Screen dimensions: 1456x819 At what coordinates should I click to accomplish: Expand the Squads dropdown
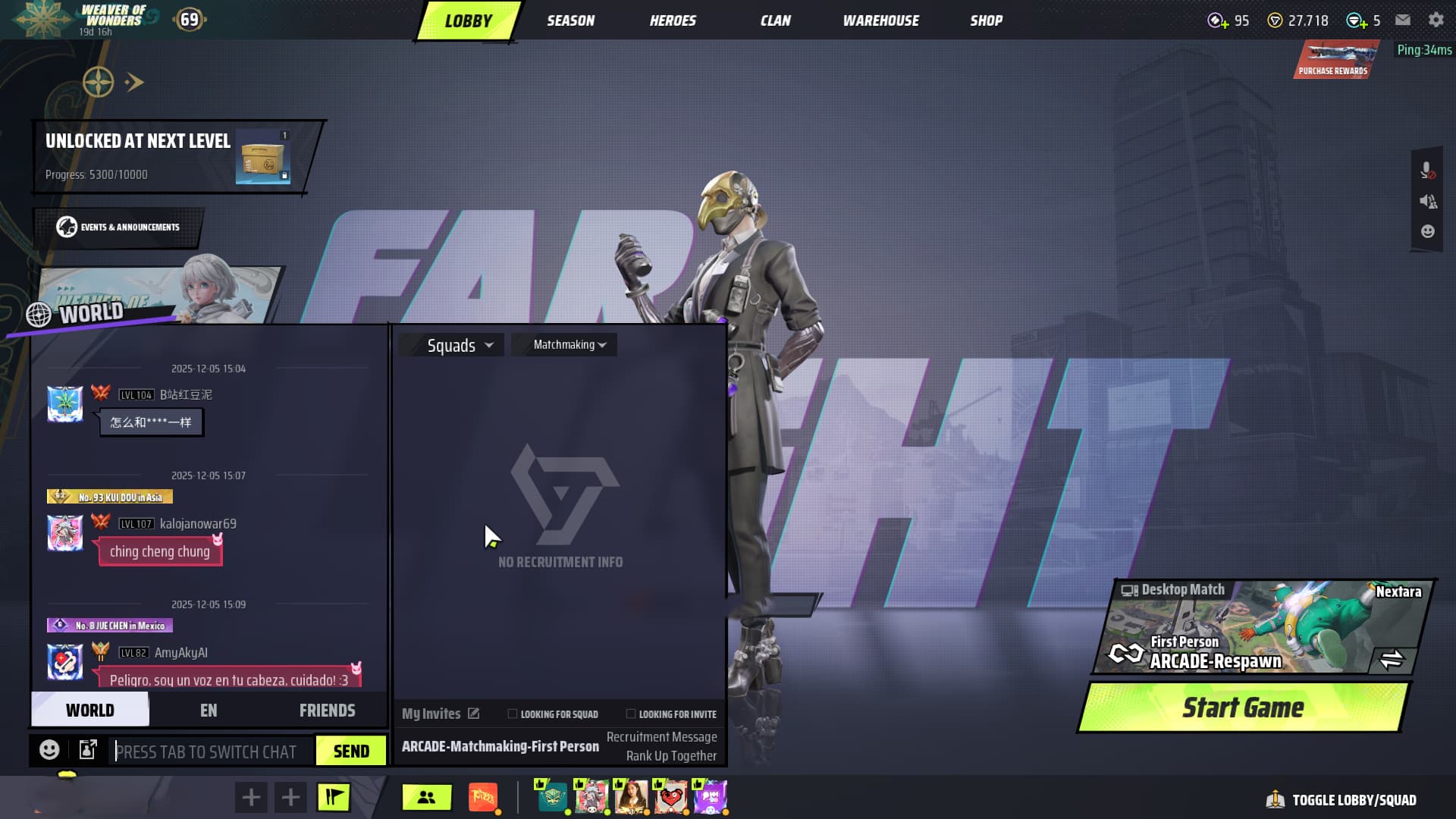click(460, 345)
